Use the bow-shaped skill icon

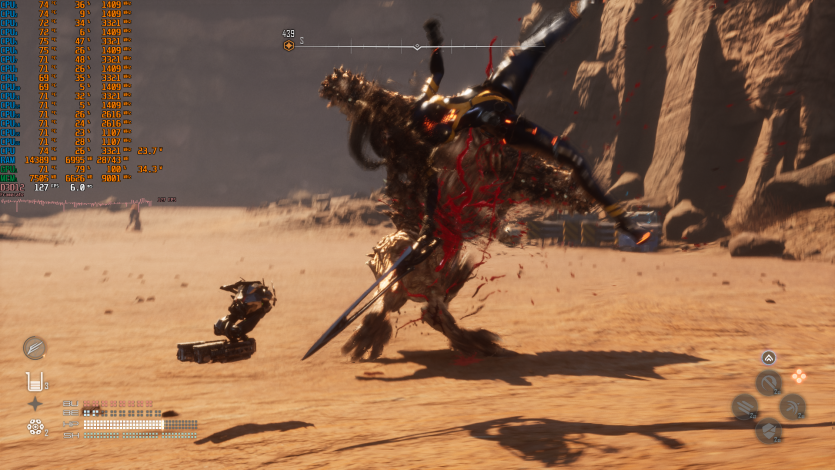(793, 406)
